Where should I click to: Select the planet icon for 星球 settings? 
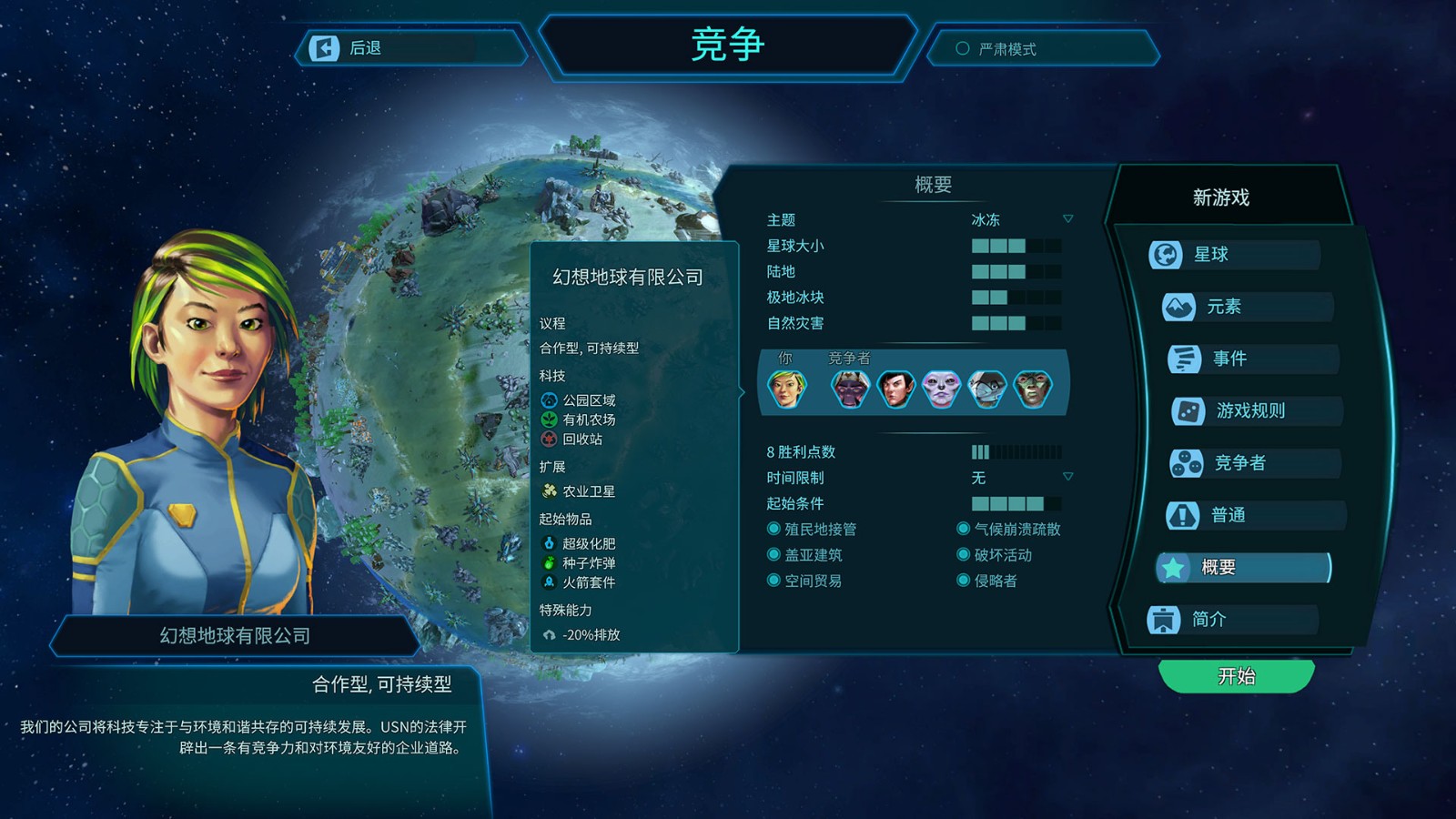pos(1168,255)
